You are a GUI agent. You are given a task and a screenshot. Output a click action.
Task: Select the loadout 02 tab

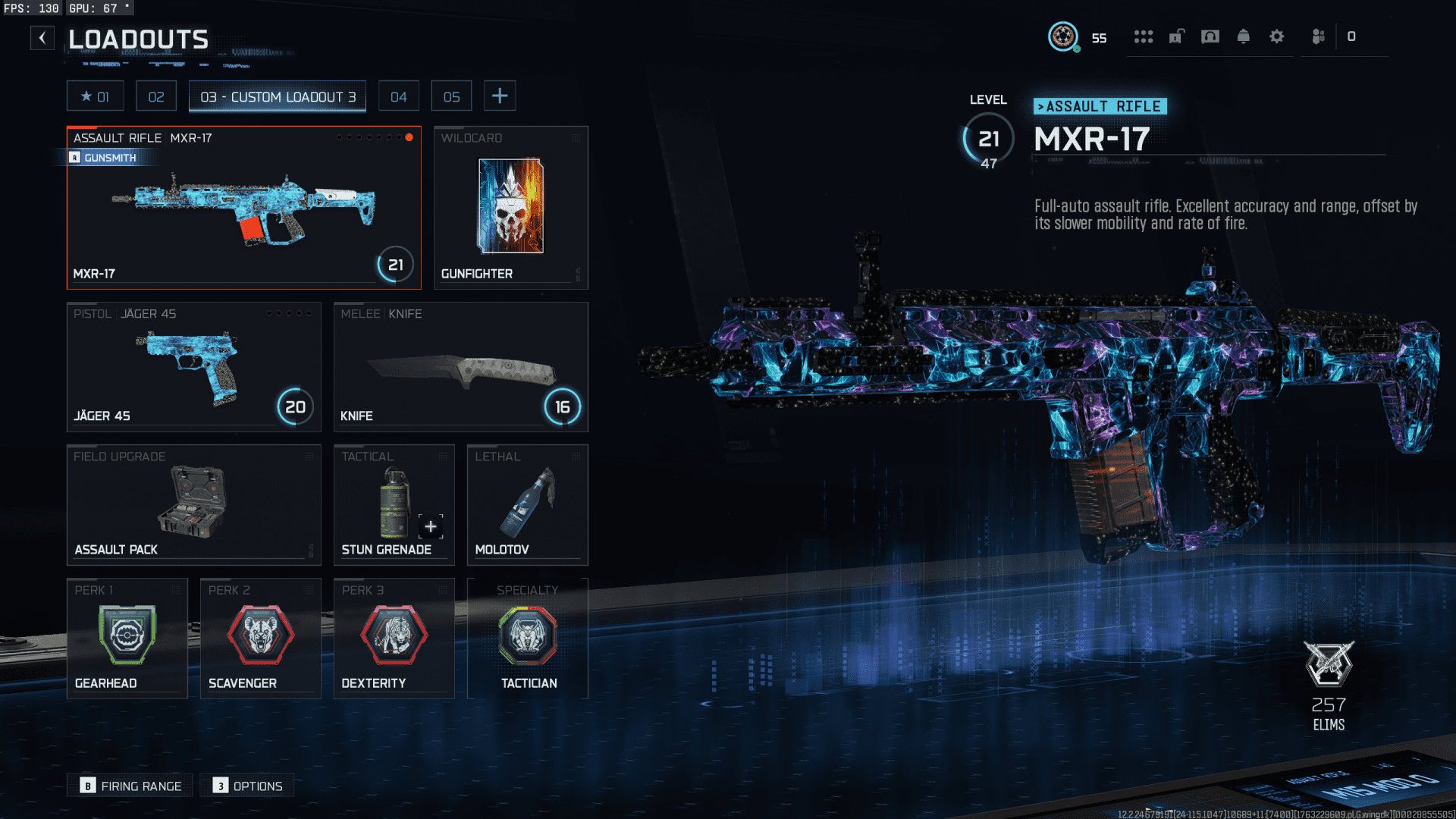[x=156, y=96]
